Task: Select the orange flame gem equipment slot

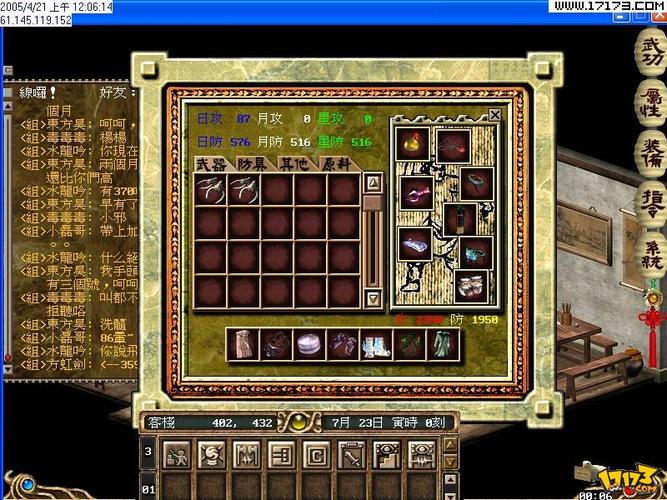Action: click(x=413, y=143)
